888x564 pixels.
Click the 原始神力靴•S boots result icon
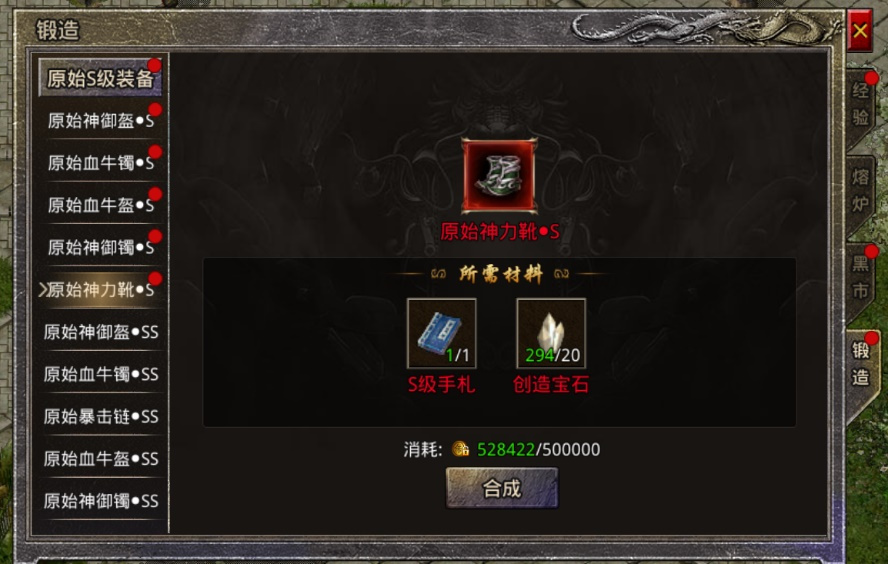click(x=499, y=176)
